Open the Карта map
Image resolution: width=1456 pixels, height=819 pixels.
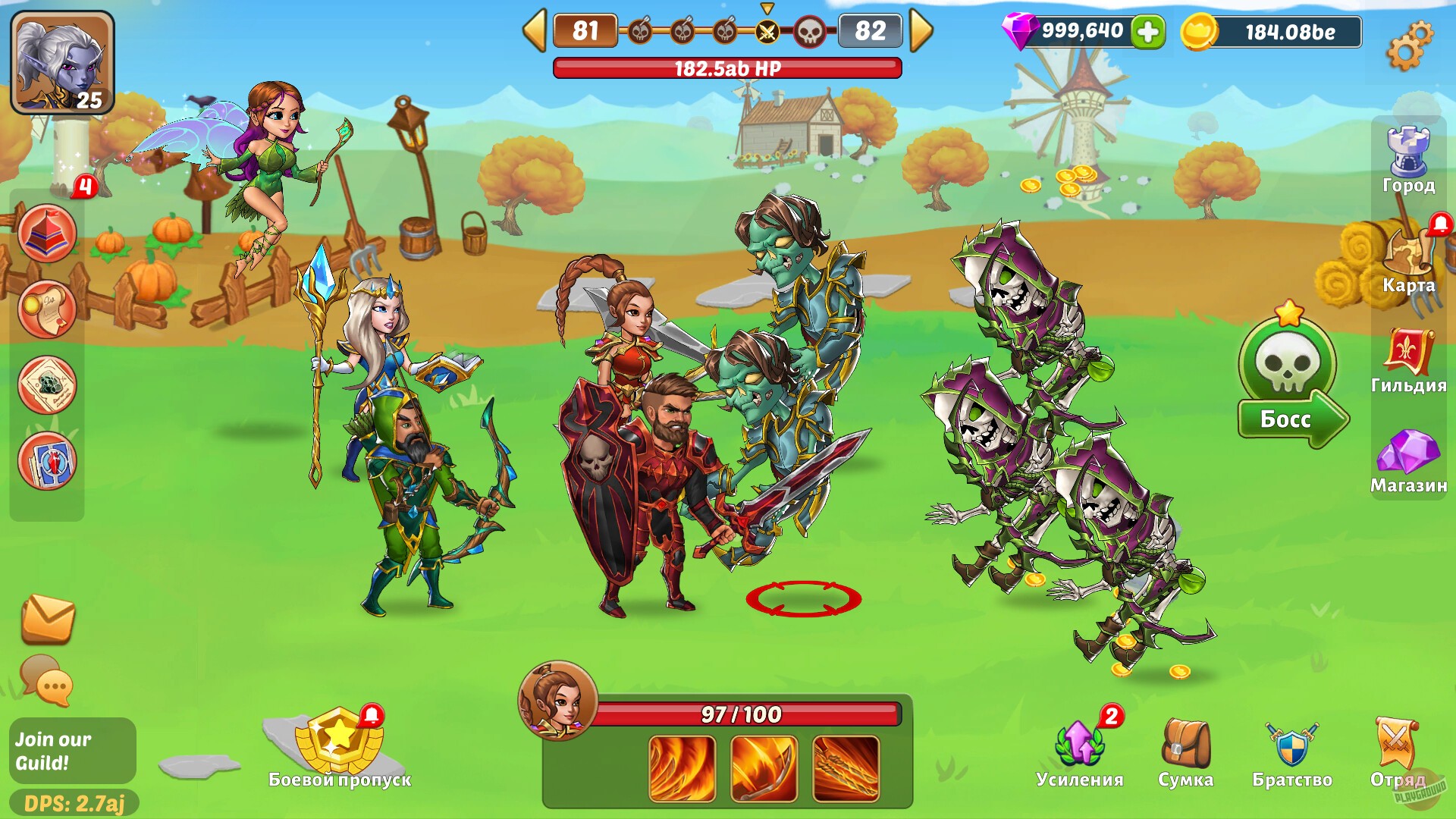coord(1407,250)
